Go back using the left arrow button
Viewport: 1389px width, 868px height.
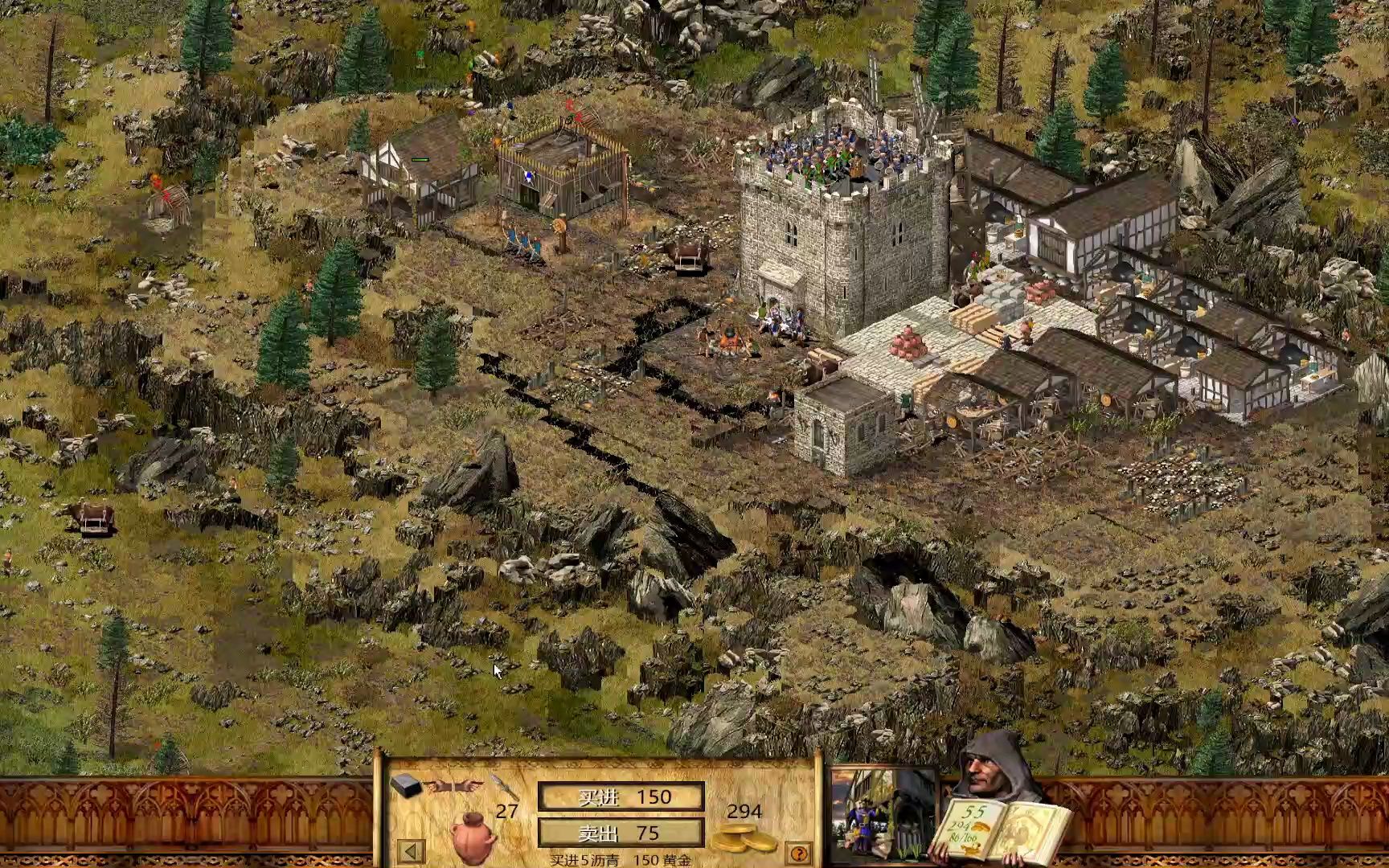click(411, 851)
